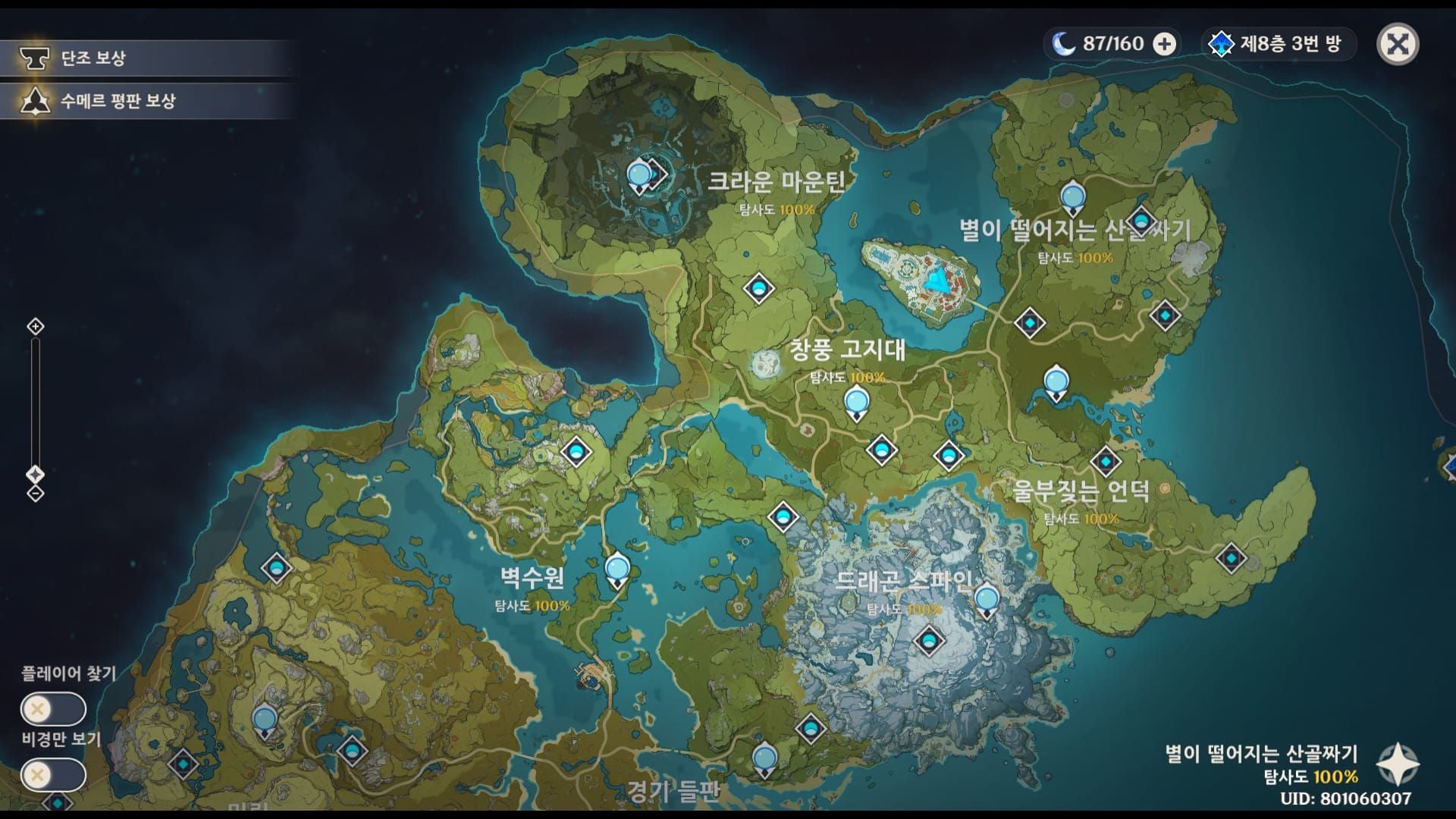Screen dimensions: 1456x819
Task: Zoom out with the map slider minus icon
Action: coord(36,494)
